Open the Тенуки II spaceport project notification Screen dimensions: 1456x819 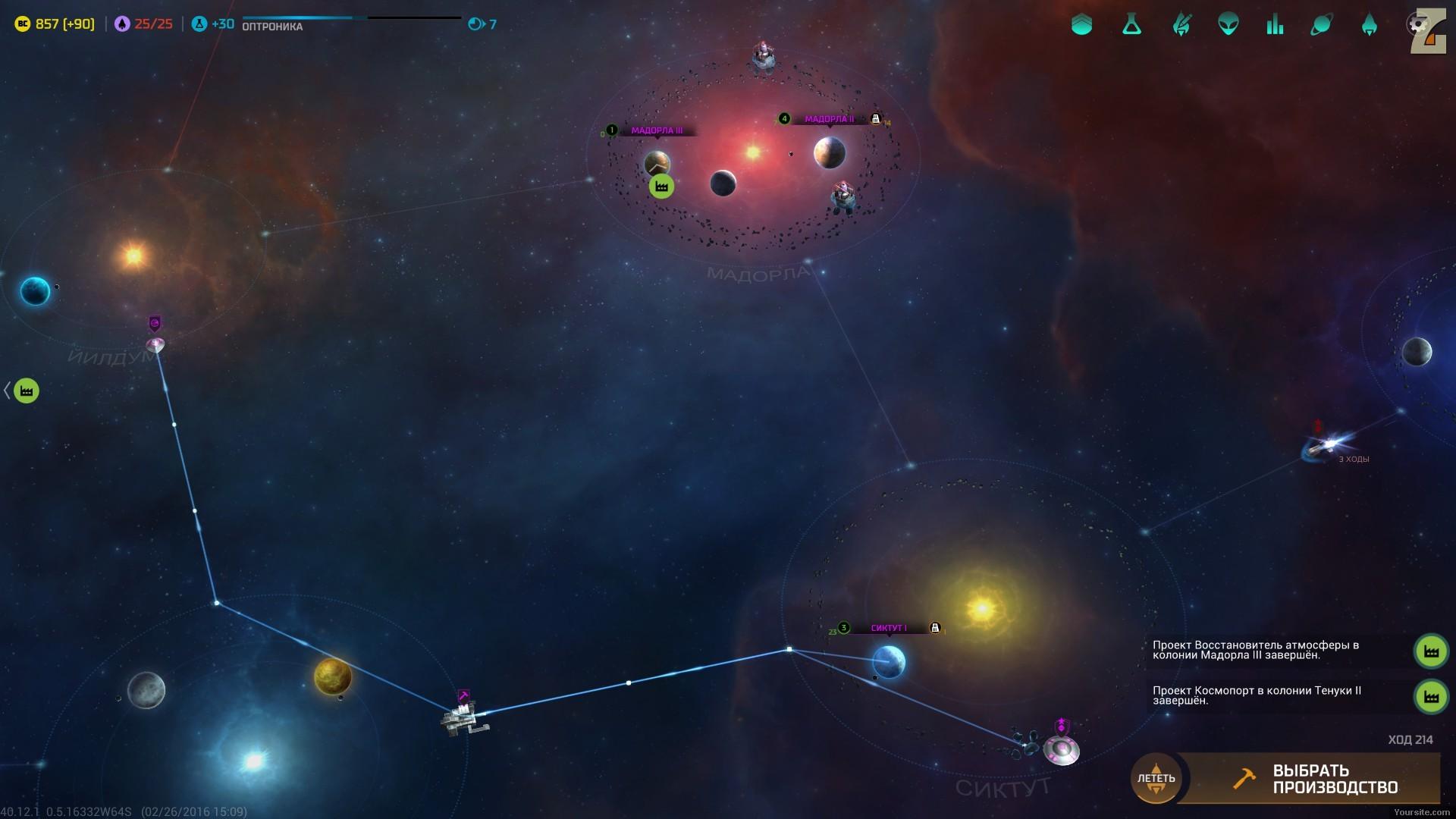(x=1431, y=696)
